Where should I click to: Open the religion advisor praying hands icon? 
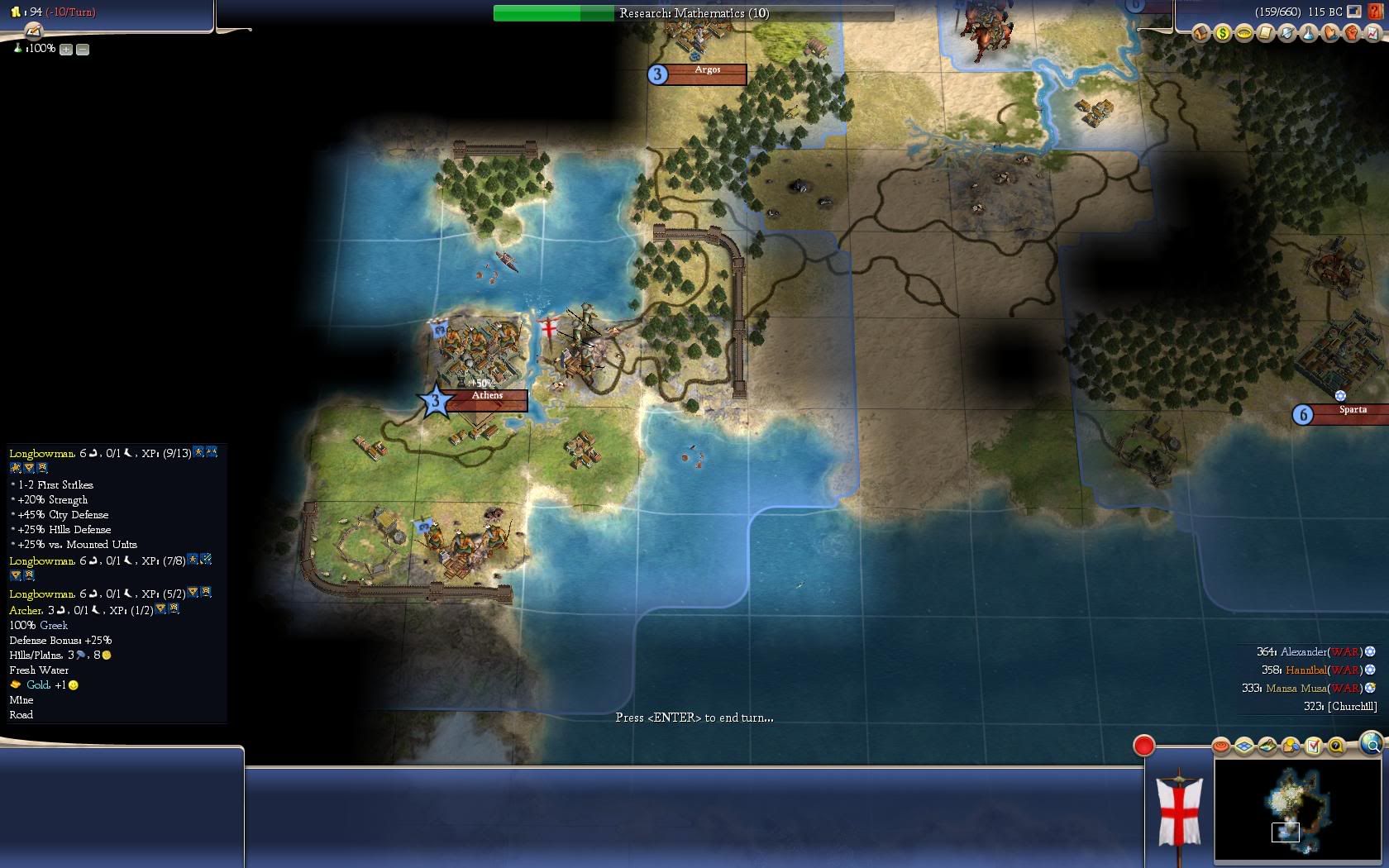pos(1329,33)
